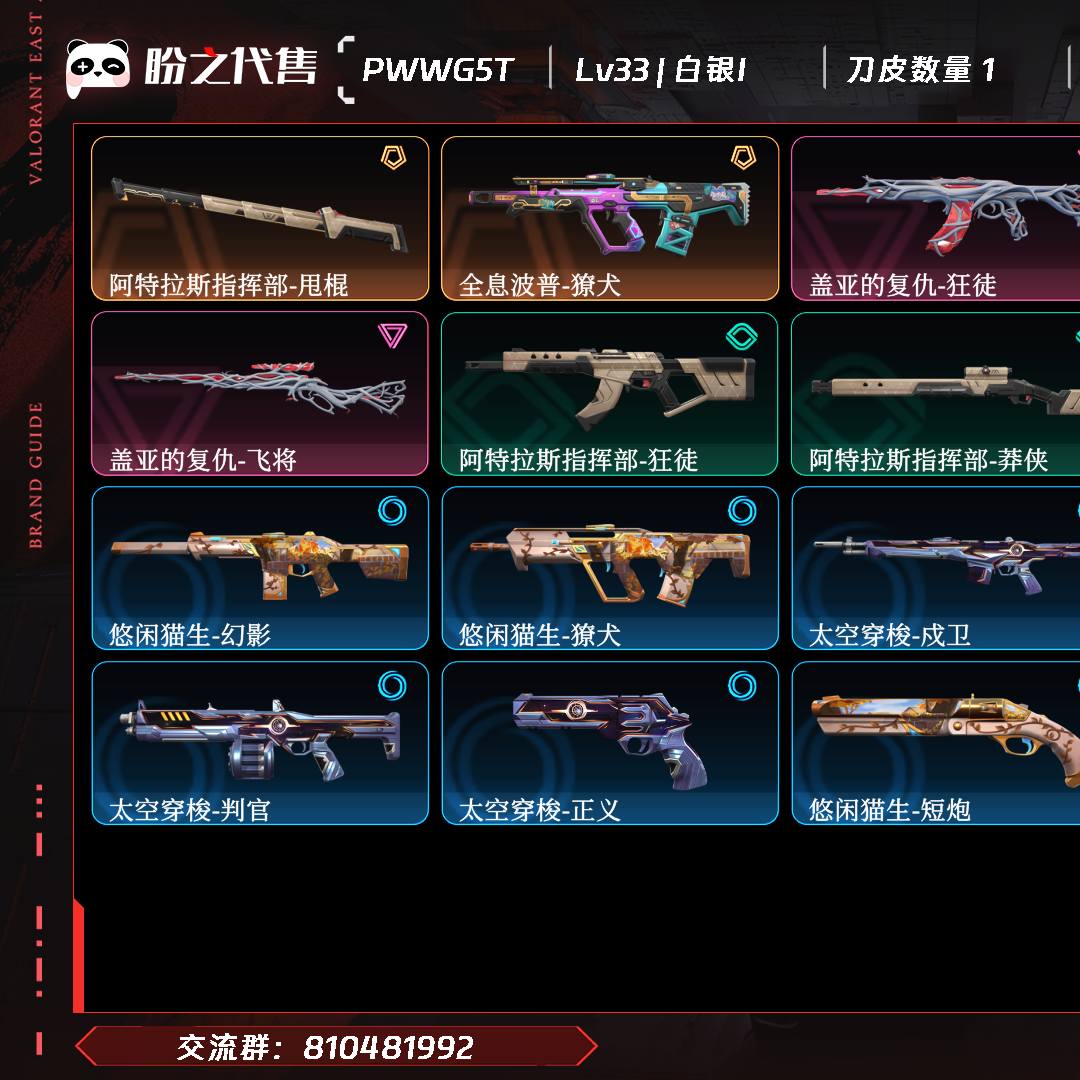Select the 悠闲猫生-幻影 skin card
The height and width of the screenshot is (1080, 1080).
pyautogui.click(x=260, y=568)
